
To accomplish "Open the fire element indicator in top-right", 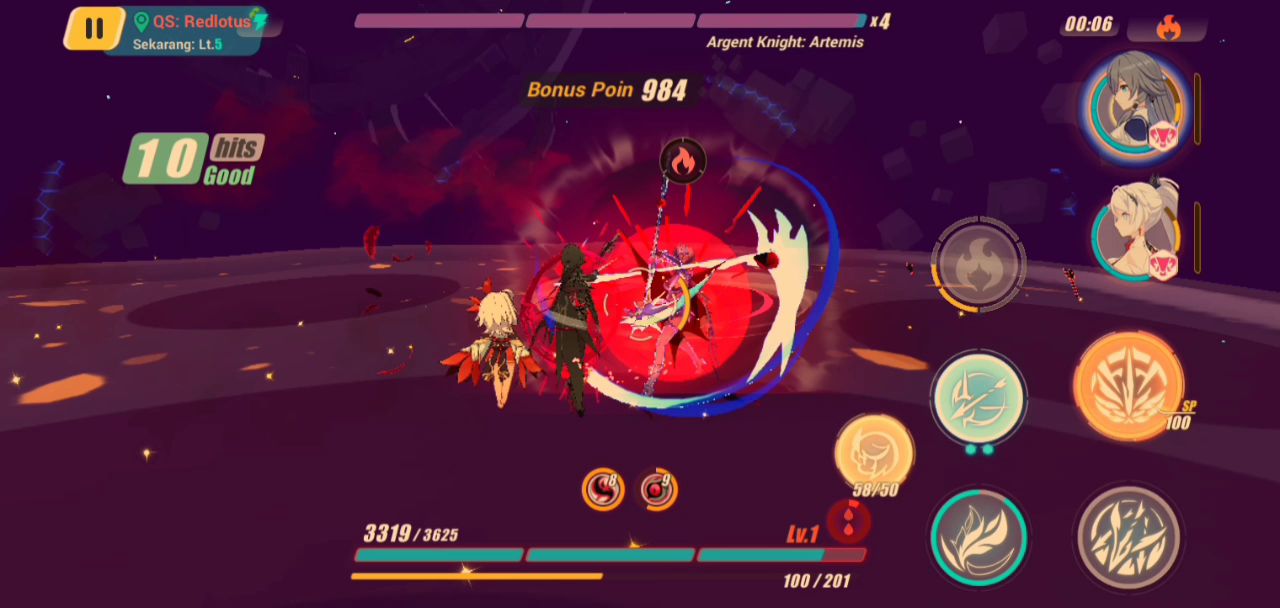I will pos(1167,27).
